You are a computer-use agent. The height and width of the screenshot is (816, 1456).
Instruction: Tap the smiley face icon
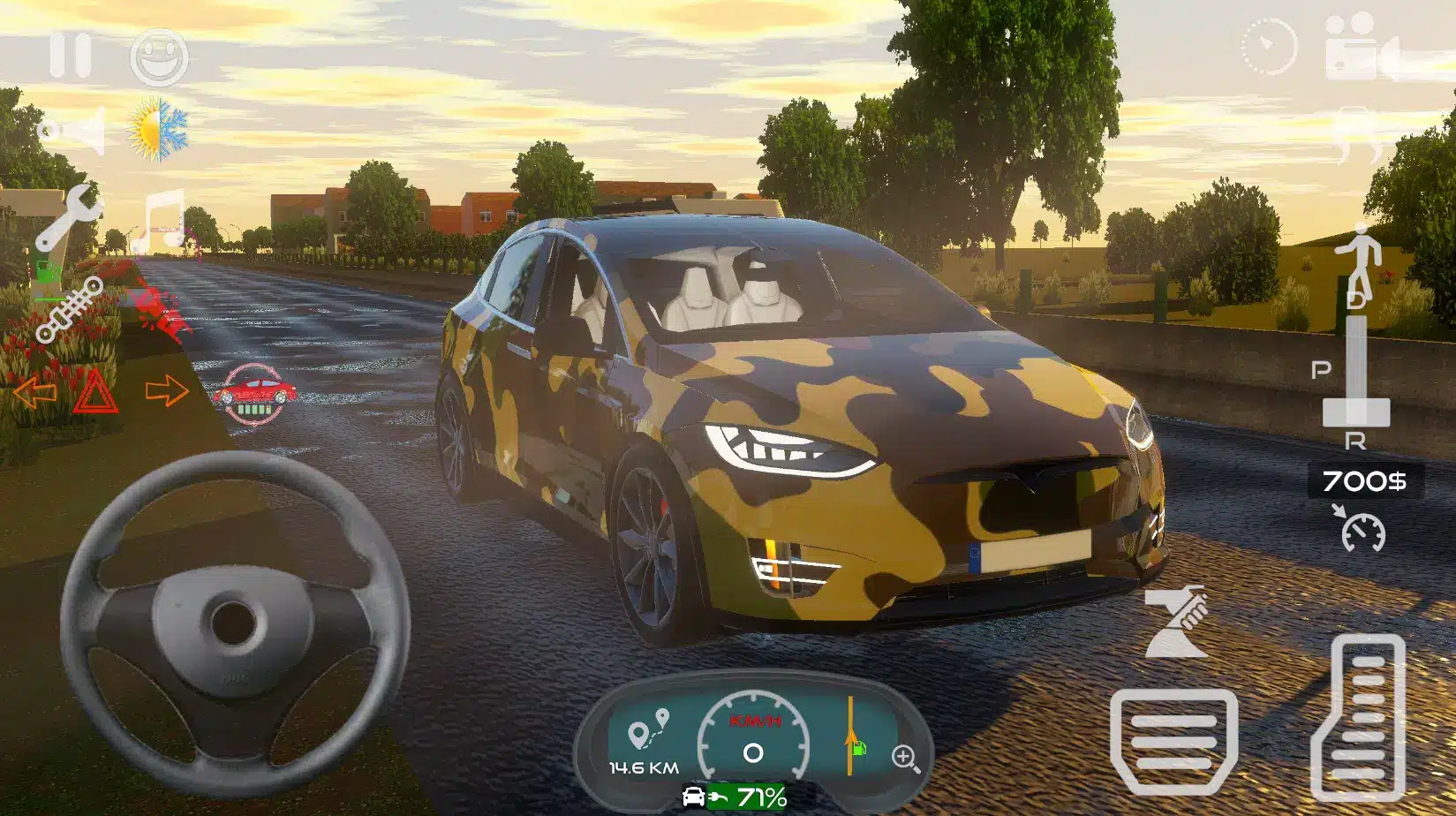pyautogui.click(x=159, y=57)
